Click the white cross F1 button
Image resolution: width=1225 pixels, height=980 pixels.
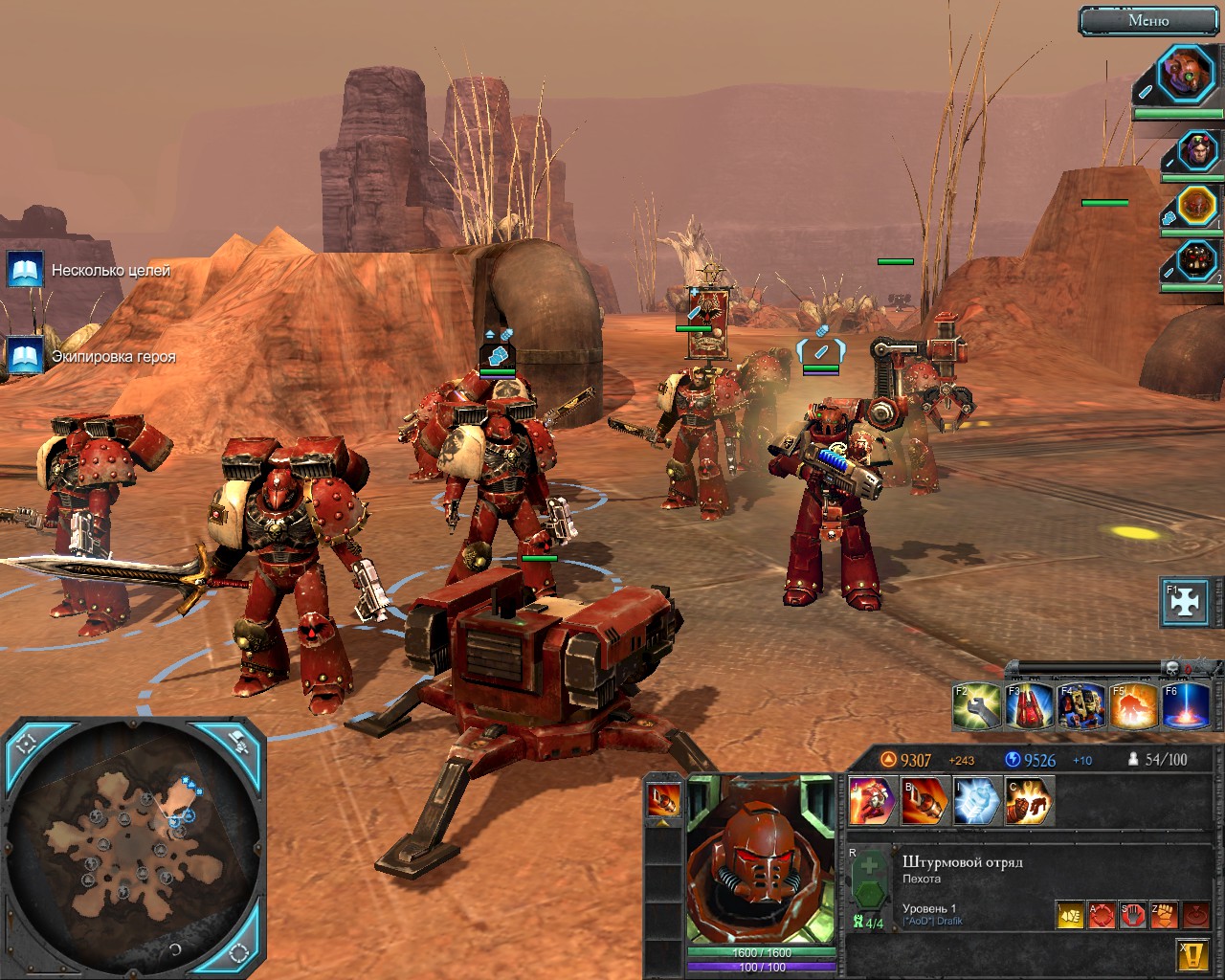coord(1185,603)
